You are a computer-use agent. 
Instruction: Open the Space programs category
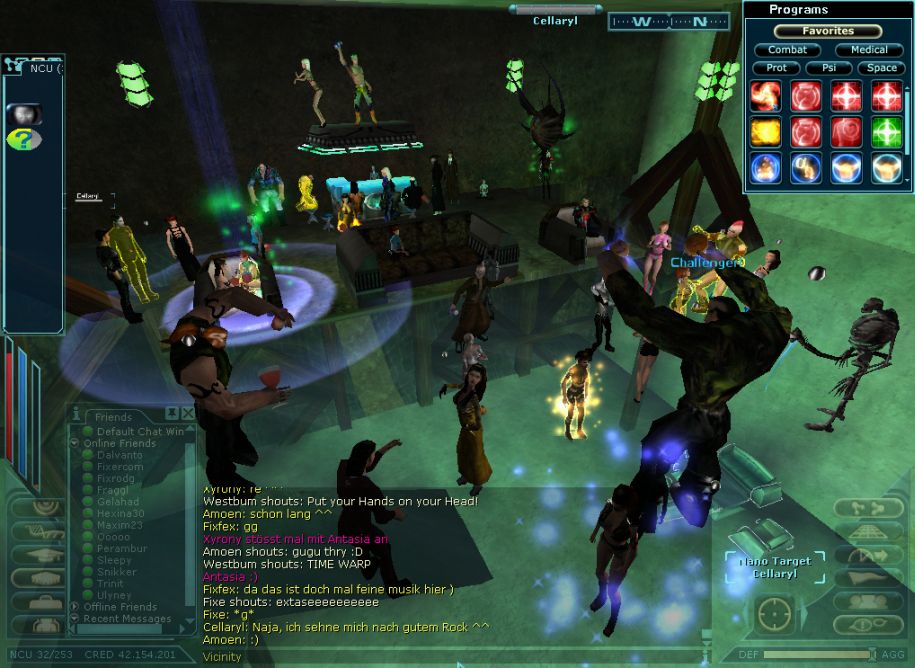click(881, 68)
